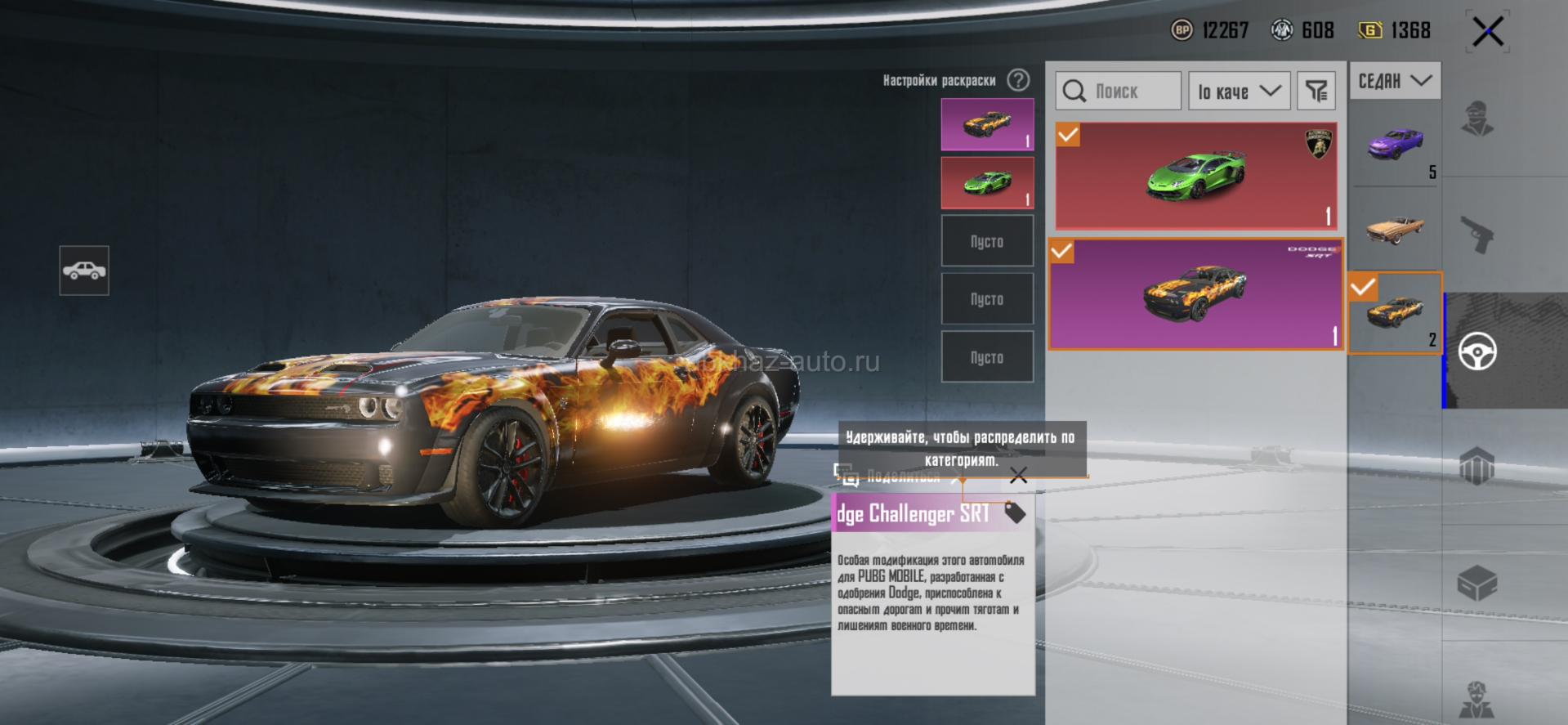Switch to the pistol weapons tab
Viewport: 1568px width, 725px height.
click(x=1477, y=235)
